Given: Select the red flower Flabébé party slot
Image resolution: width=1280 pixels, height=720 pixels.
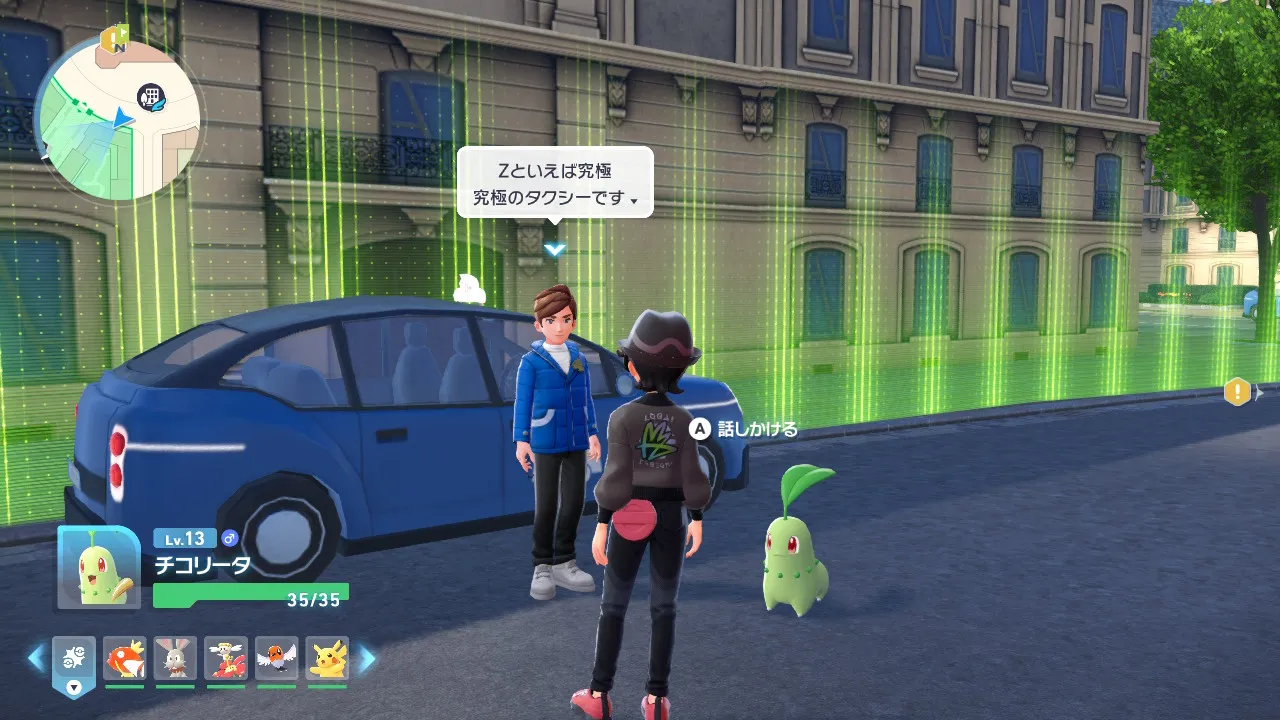Looking at the screenshot, I should point(226,659).
